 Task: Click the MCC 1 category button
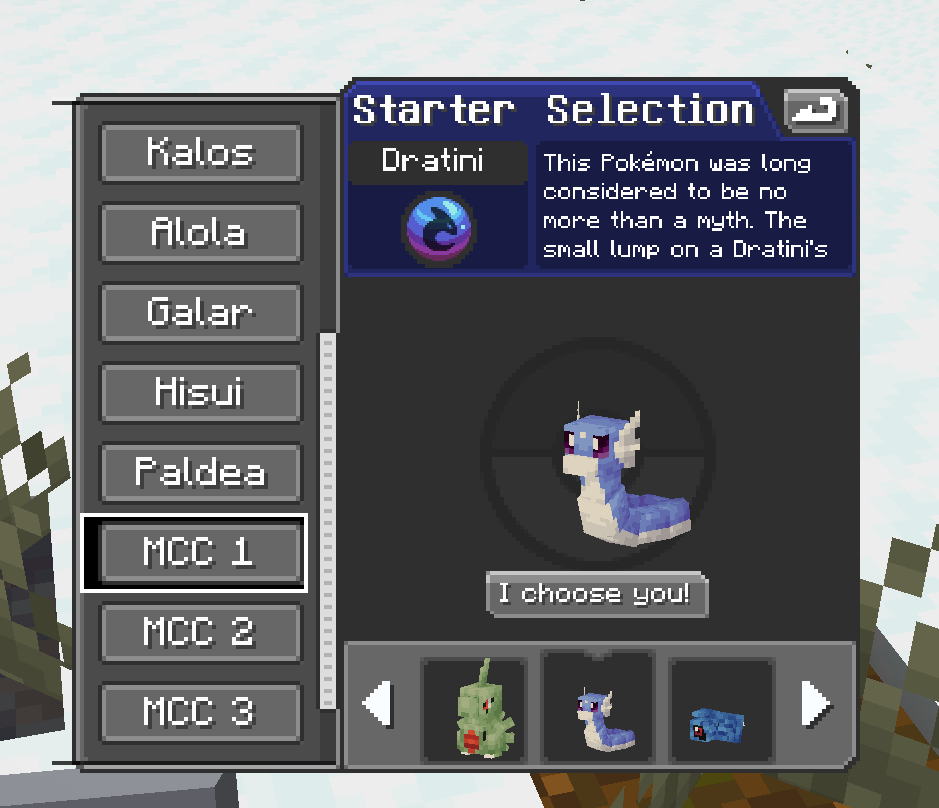pyautogui.click(x=201, y=553)
